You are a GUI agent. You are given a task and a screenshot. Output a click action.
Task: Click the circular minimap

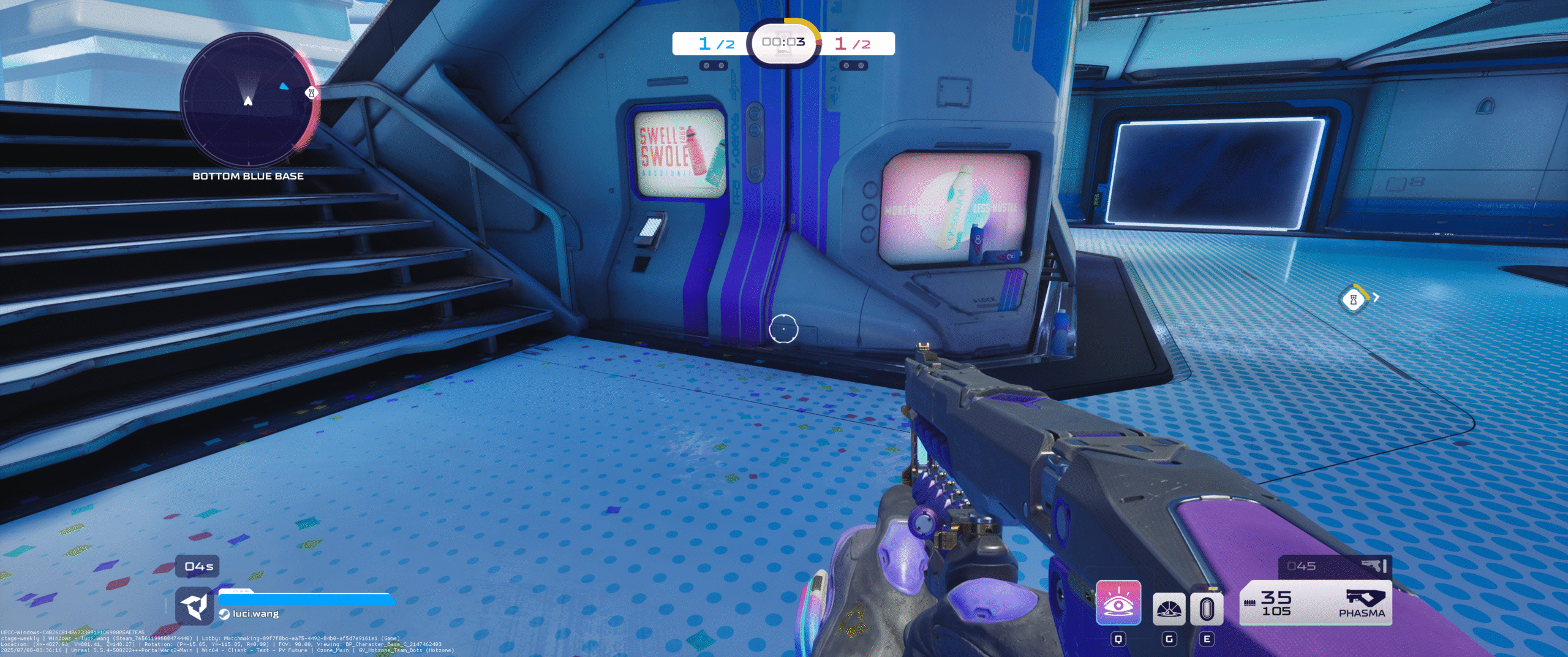click(x=248, y=100)
